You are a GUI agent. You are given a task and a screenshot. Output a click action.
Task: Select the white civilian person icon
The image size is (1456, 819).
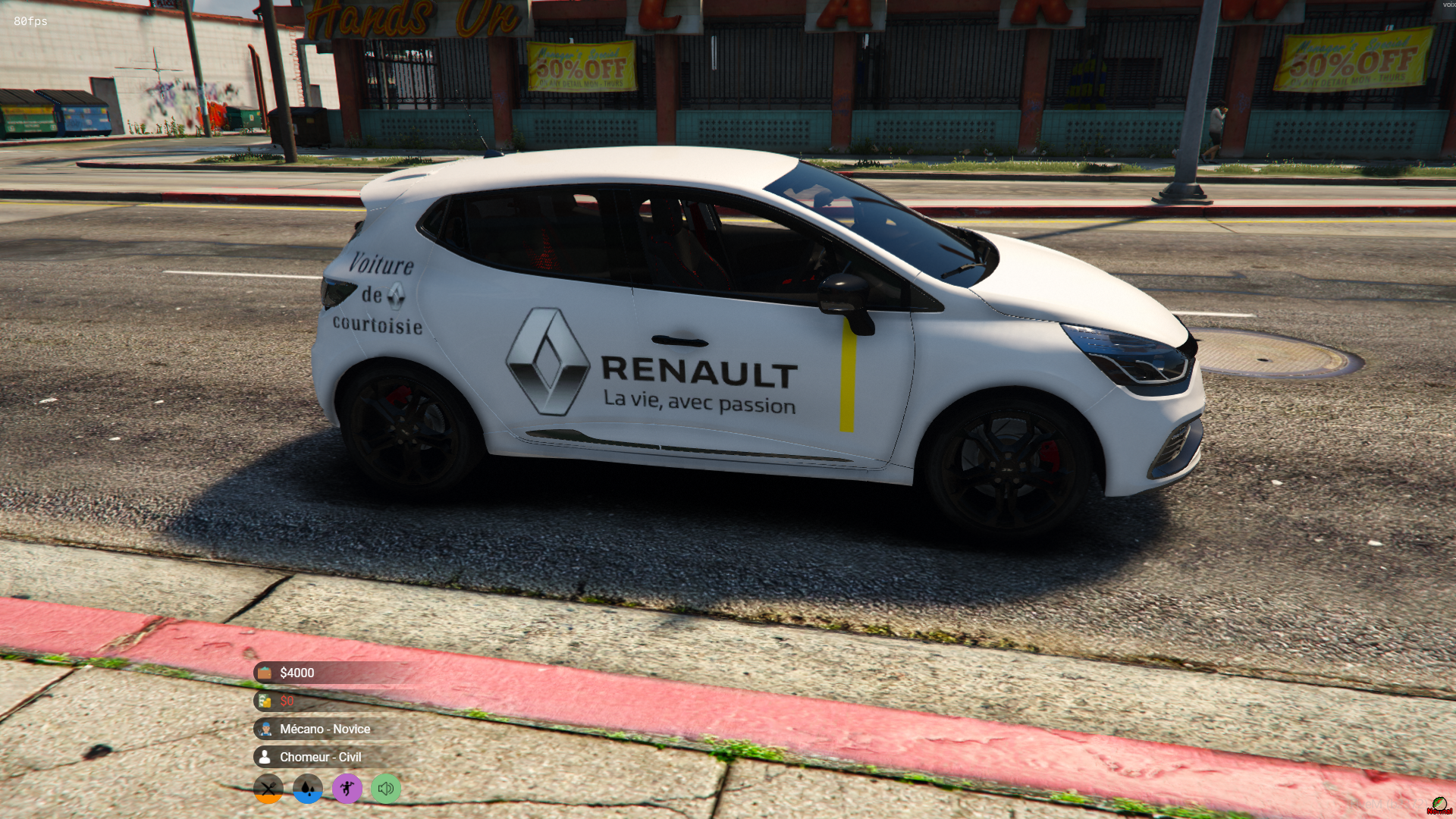coord(265,757)
